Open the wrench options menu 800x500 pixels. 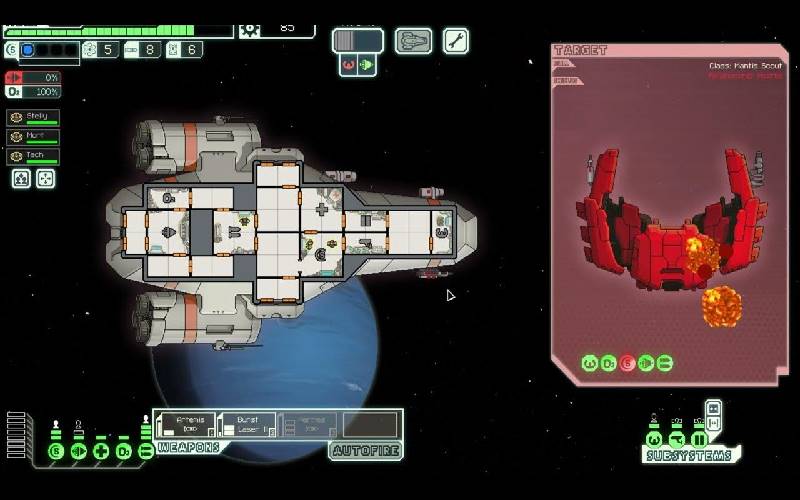(x=456, y=41)
